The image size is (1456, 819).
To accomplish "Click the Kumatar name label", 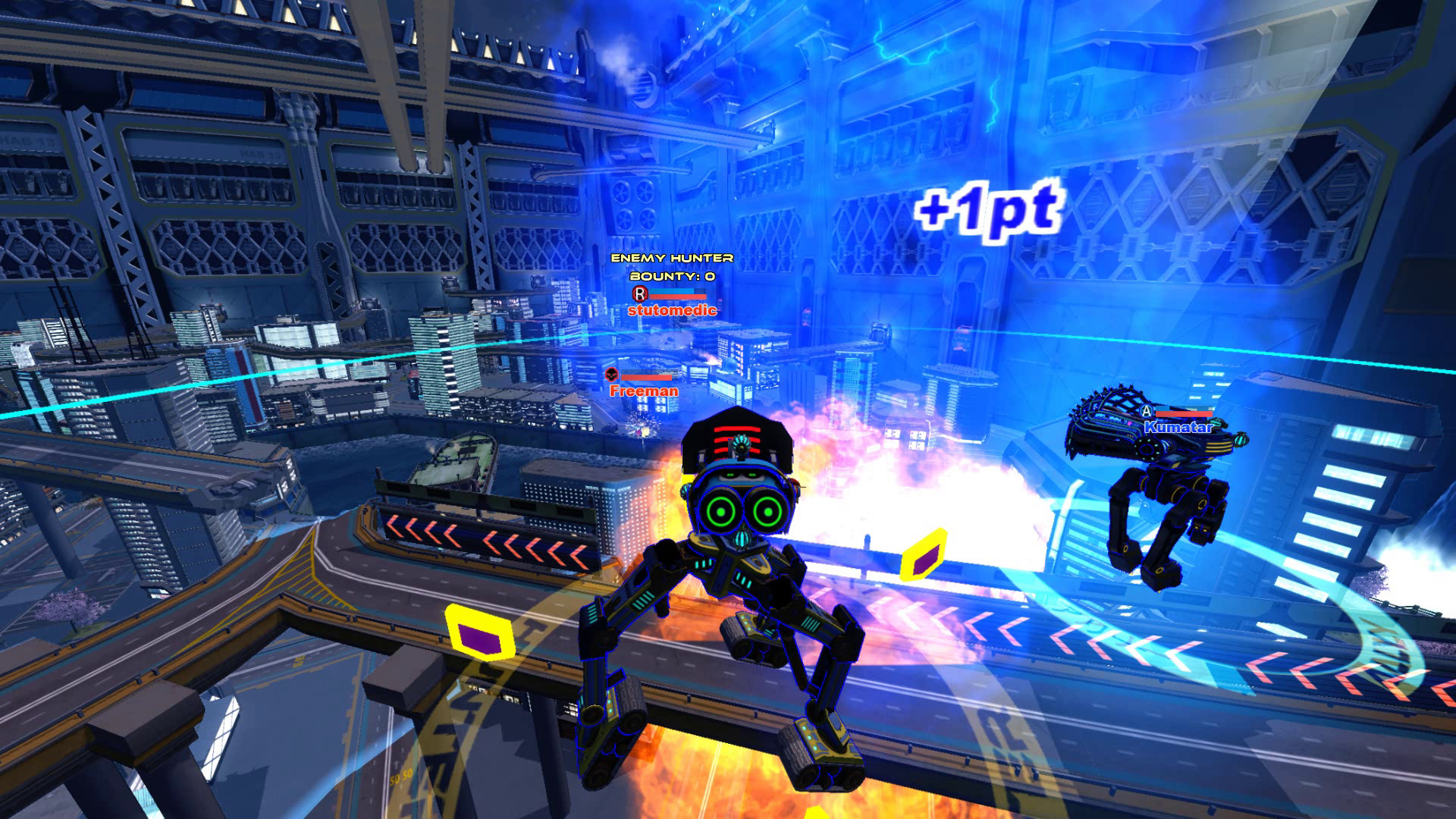I will click(x=1178, y=427).
